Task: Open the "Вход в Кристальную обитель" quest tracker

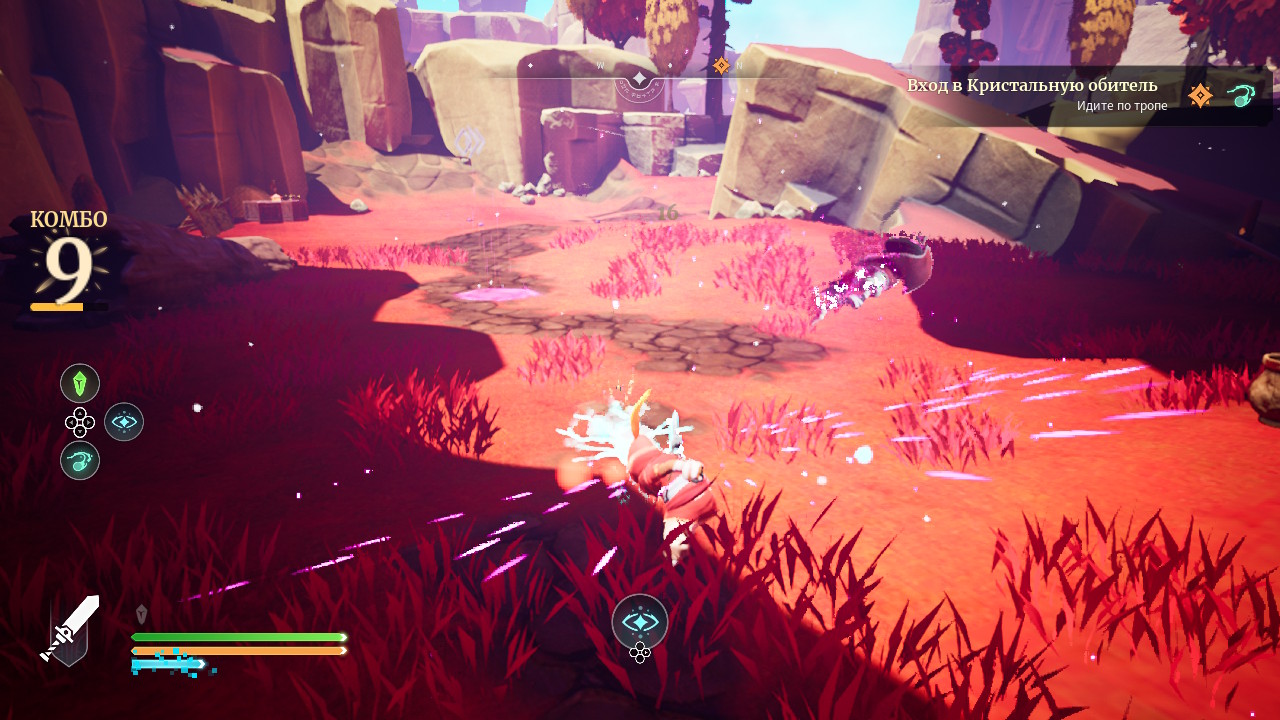Action: [1032, 85]
